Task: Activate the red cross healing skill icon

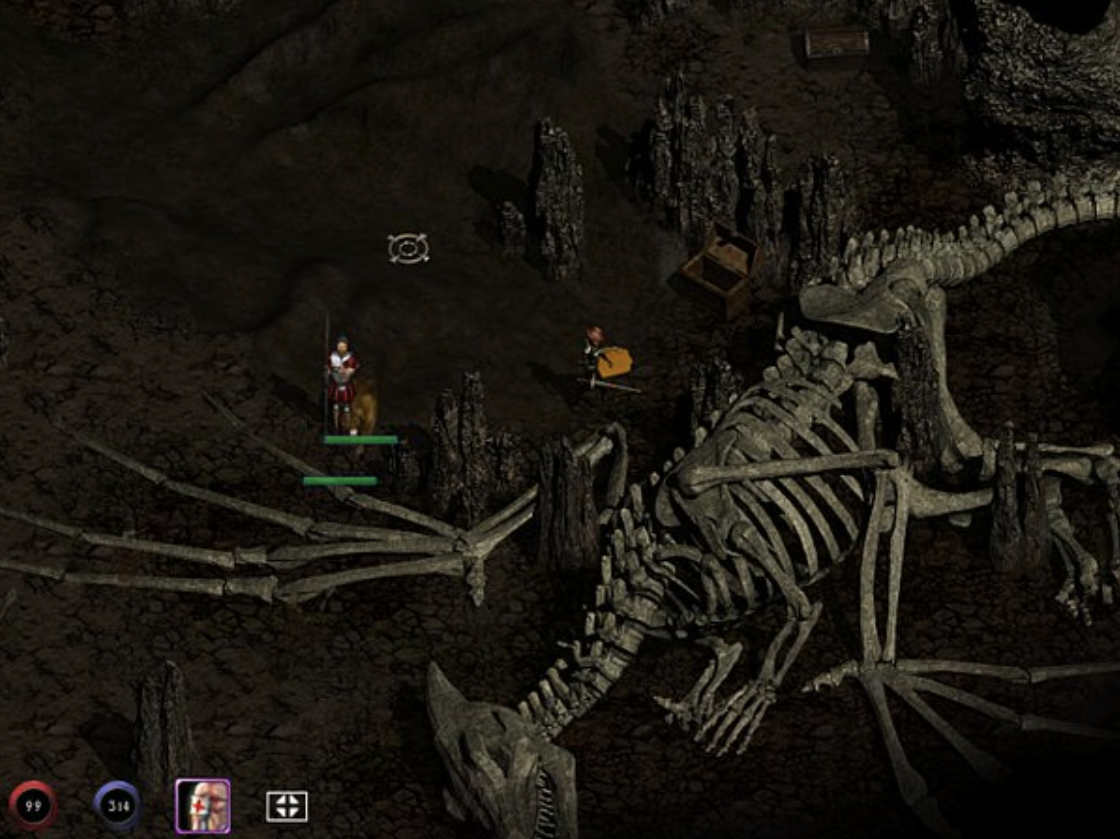Action: pyautogui.click(x=203, y=805)
